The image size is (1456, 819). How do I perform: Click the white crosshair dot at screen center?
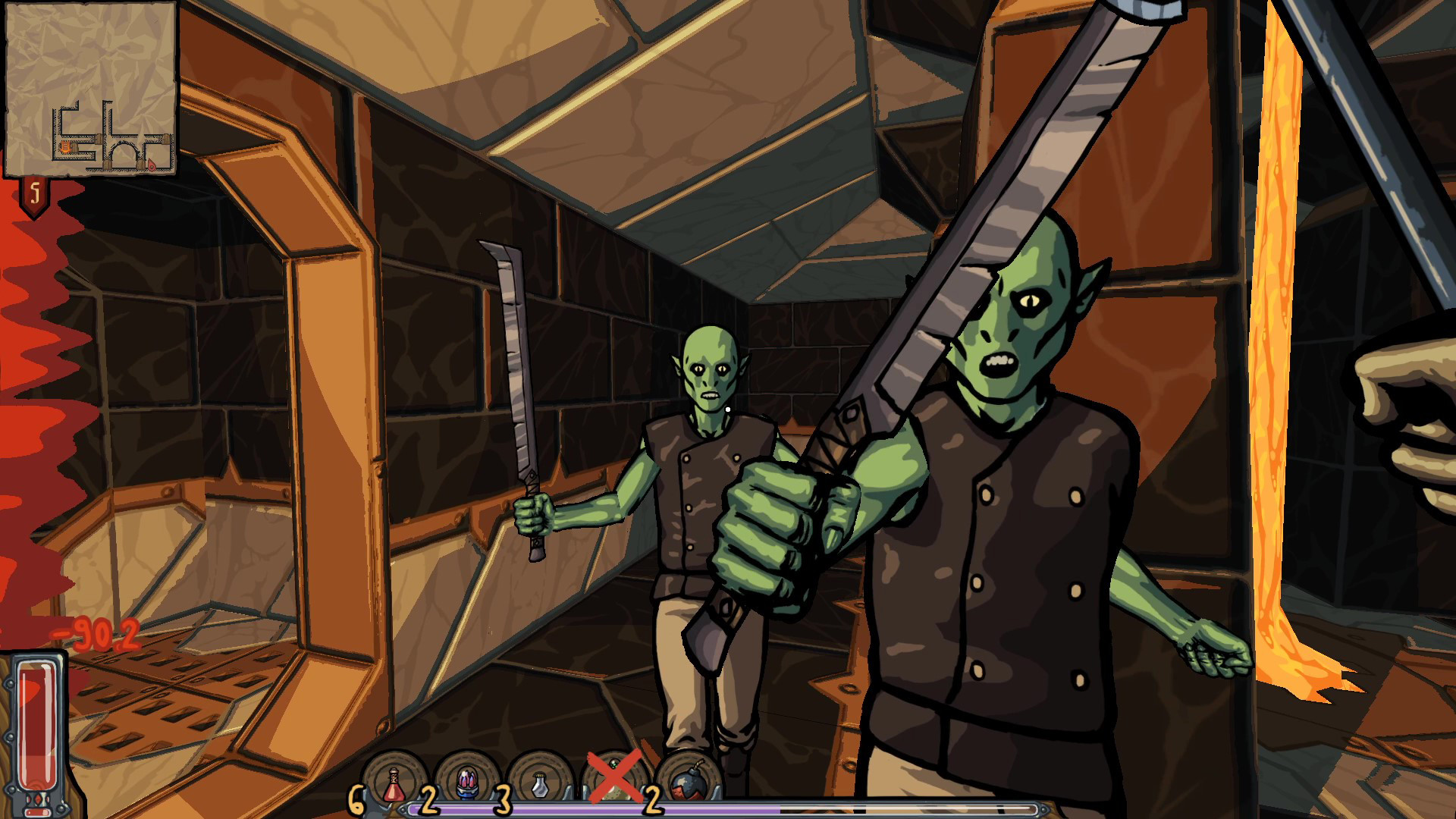click(728, 409)
